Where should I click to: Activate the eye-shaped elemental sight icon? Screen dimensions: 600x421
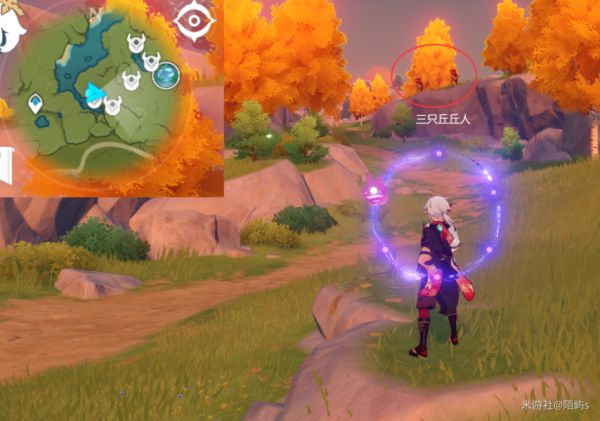pyautogui.click(x=194, y=18)
